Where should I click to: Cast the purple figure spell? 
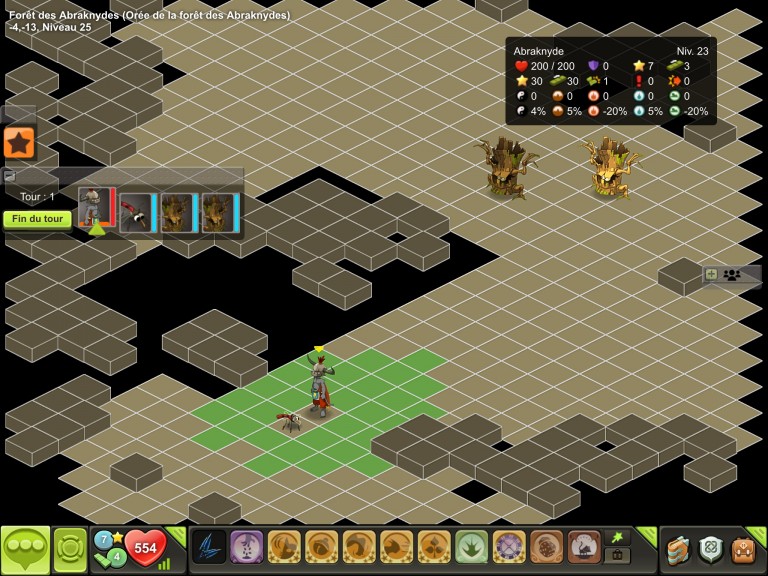[x=247, y=547]
